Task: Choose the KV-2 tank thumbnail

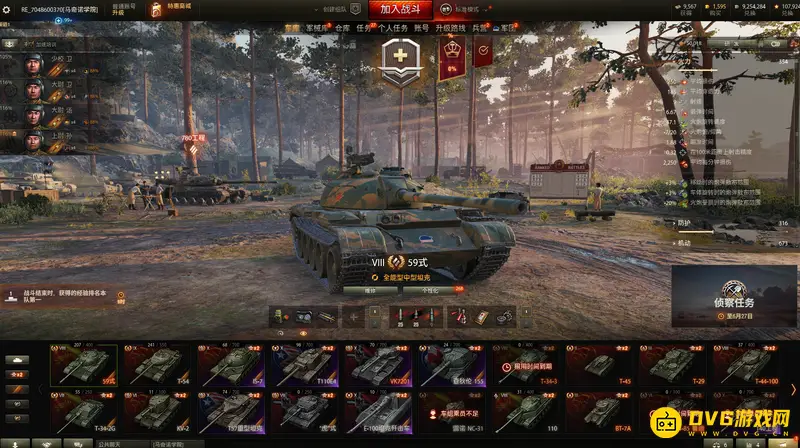Action: pyautogui.click(x=155, y=409)
